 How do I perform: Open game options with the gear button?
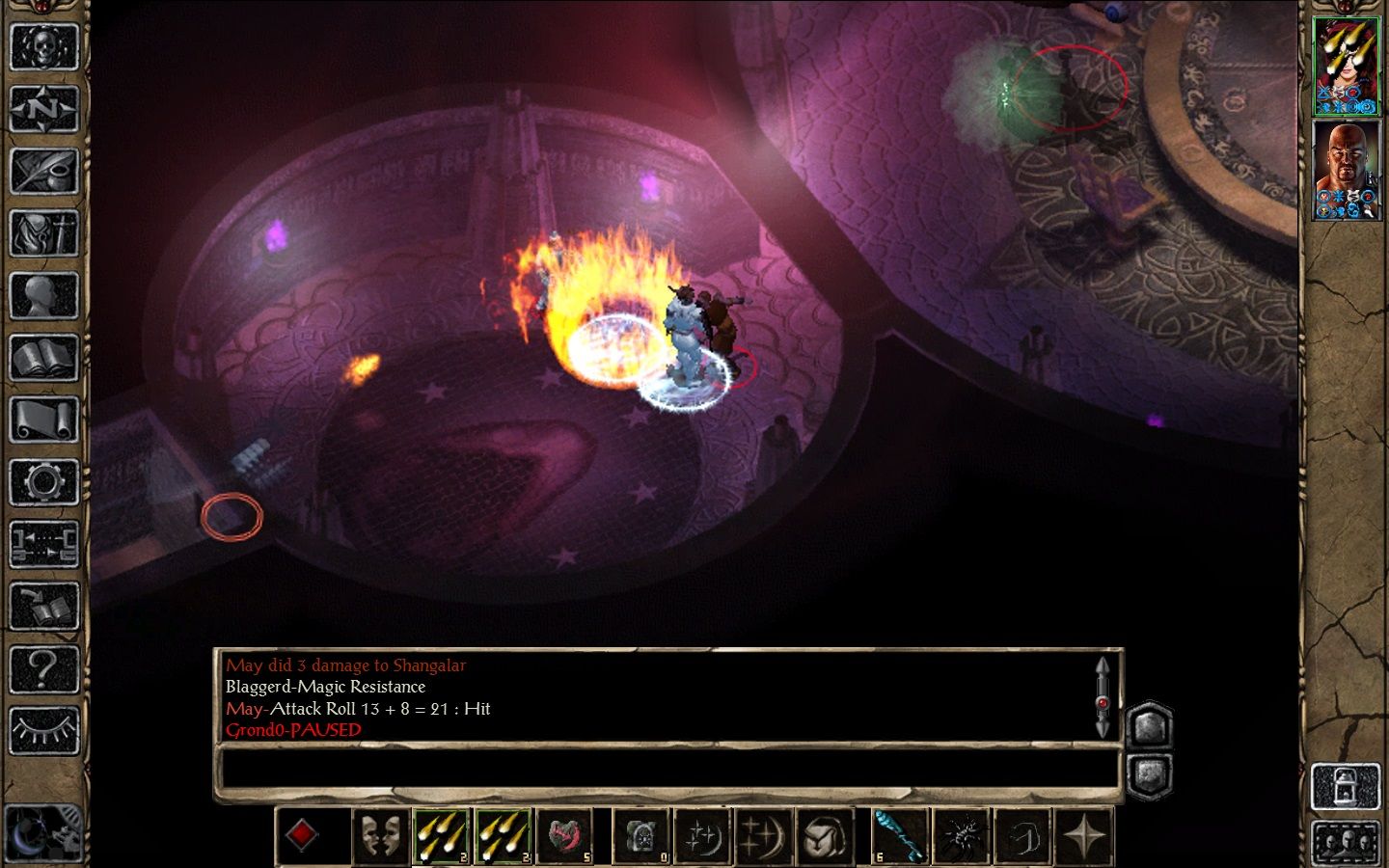click(43, 481)
